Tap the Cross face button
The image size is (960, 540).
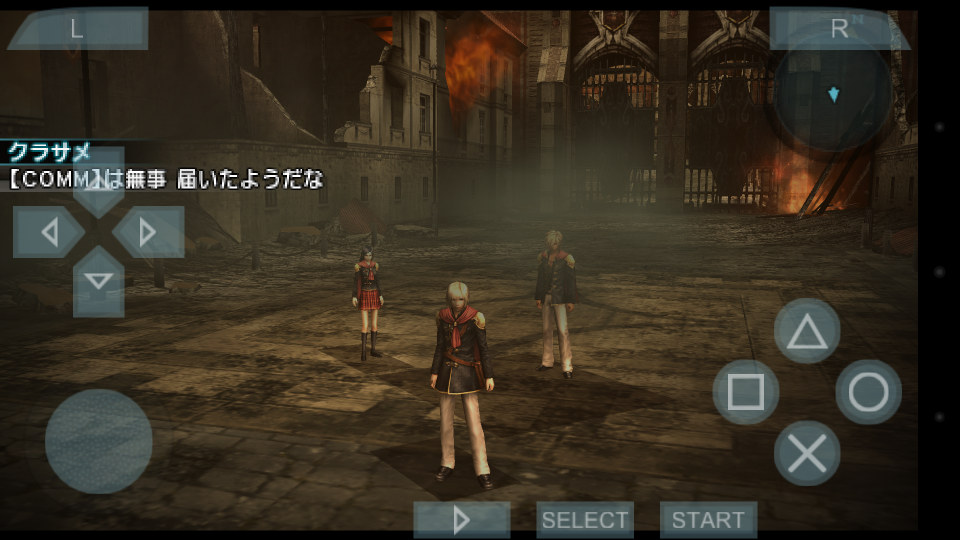tap(807, 454)
